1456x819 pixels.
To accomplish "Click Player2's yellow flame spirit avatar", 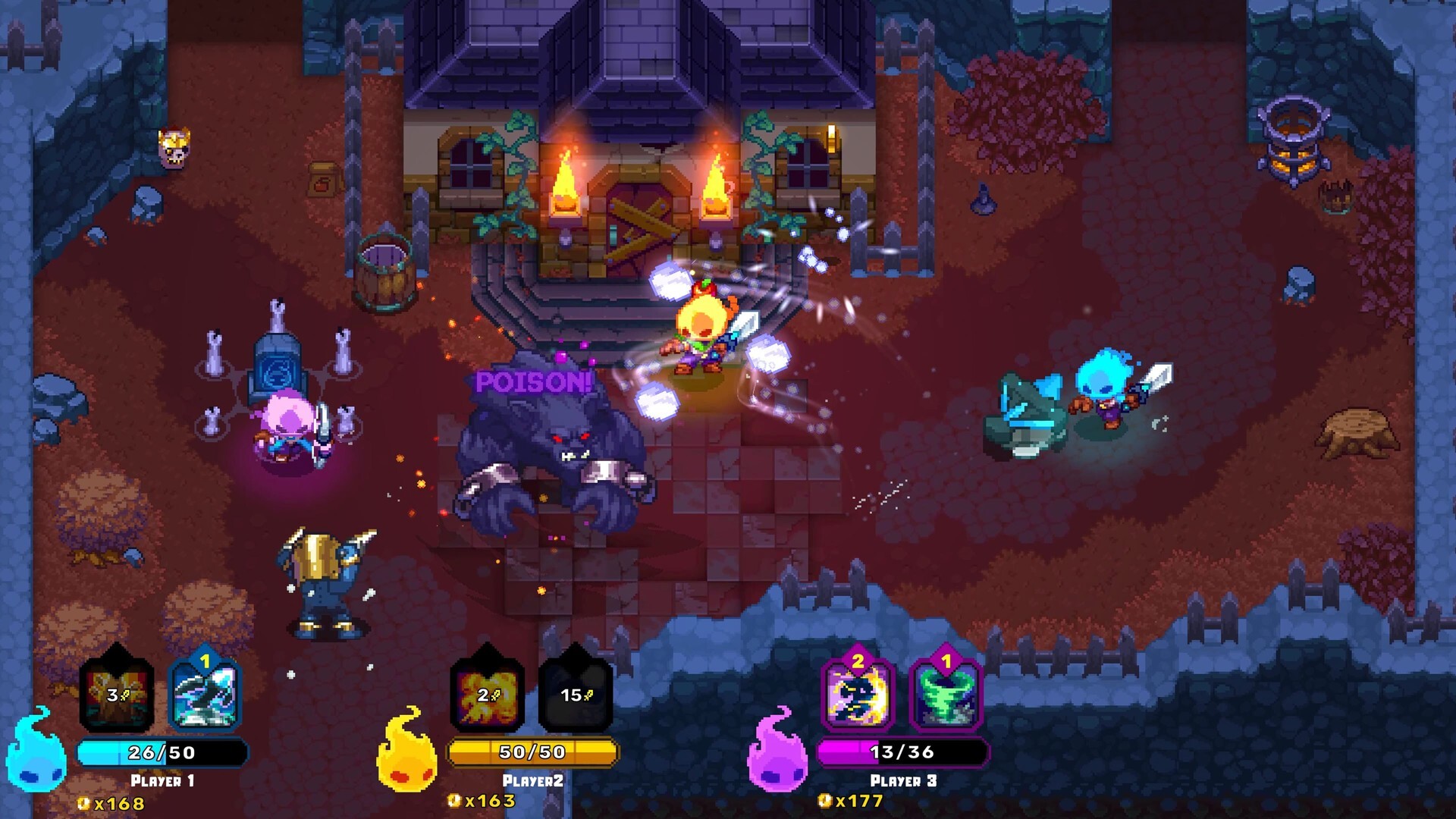I will click(408, 758).
